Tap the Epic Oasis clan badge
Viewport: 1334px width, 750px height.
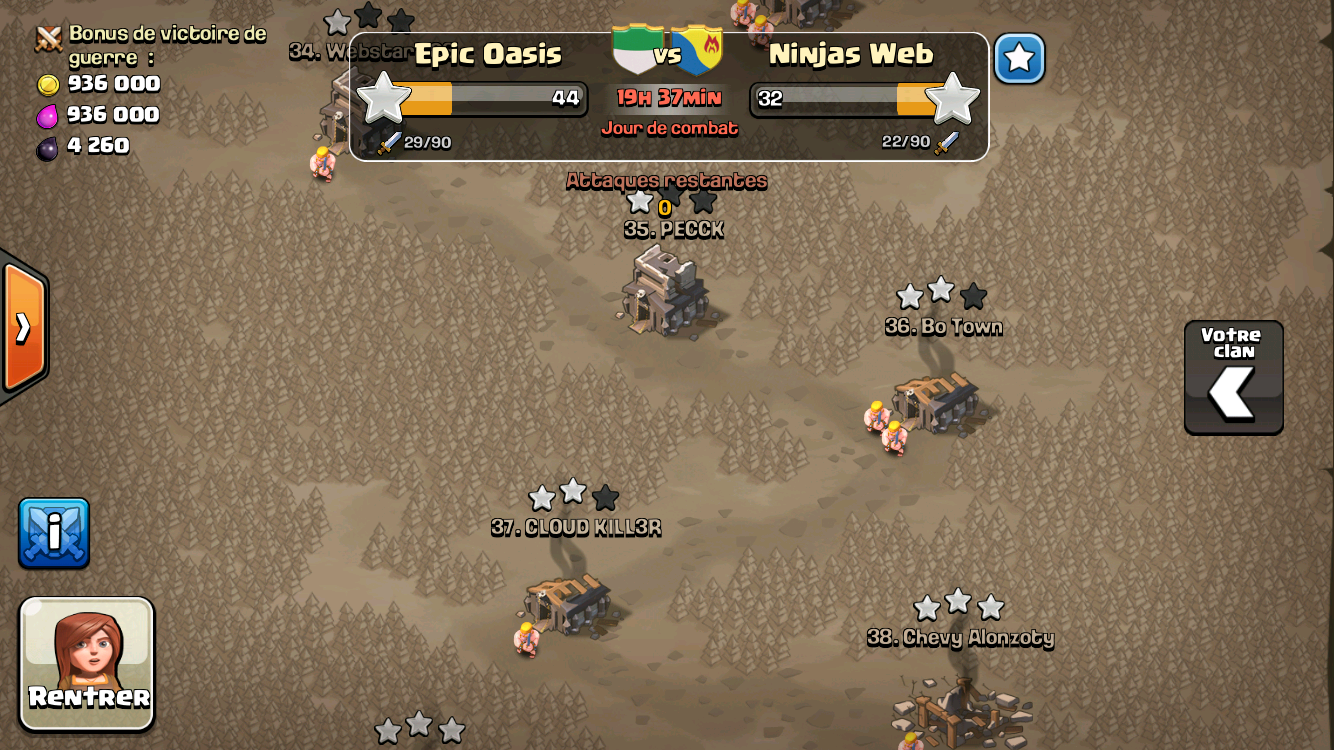[x=638, y=50]
